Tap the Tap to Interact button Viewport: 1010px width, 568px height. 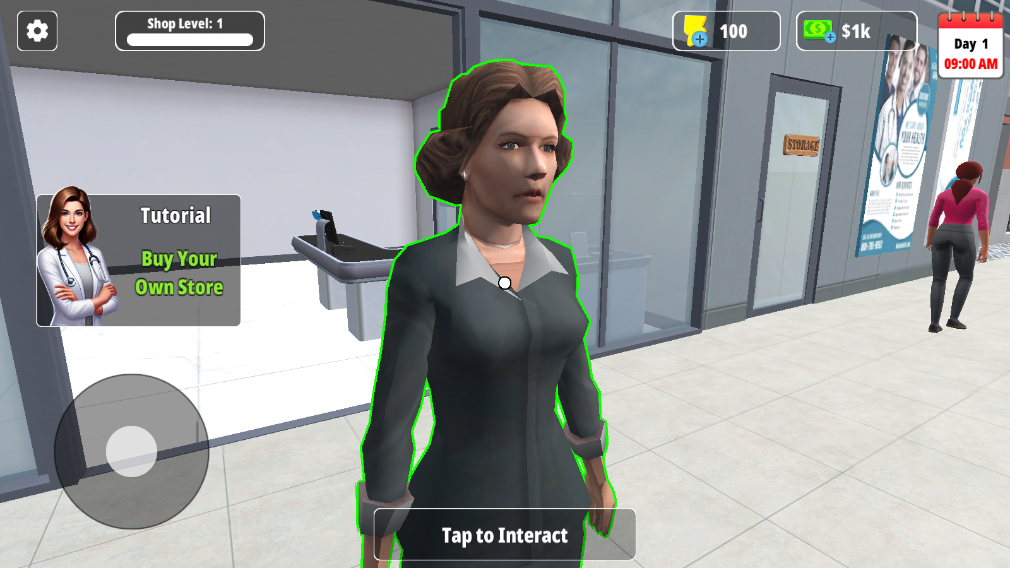click(504, 535)
